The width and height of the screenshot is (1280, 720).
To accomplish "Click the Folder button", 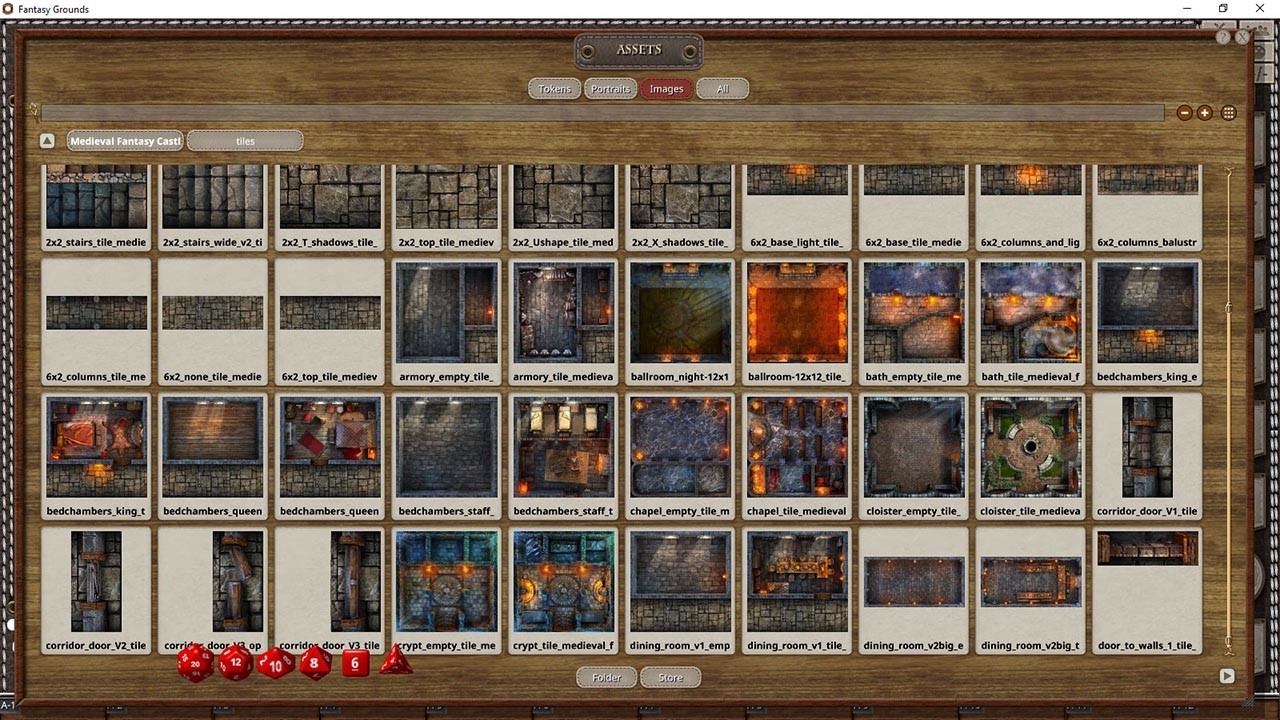I will tap(605, 677).
